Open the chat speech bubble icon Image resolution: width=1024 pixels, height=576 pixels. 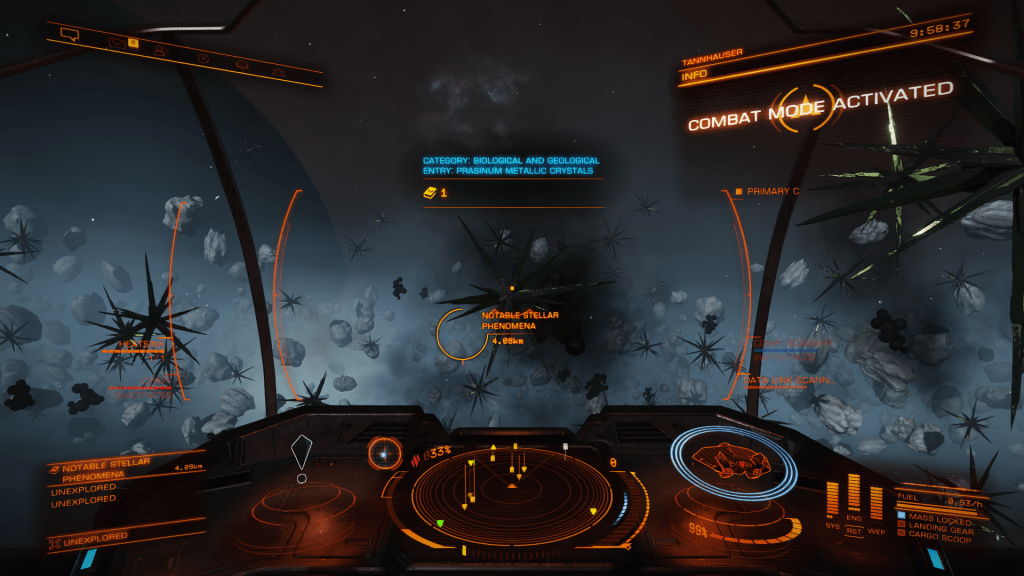click(x=69, y=35)
